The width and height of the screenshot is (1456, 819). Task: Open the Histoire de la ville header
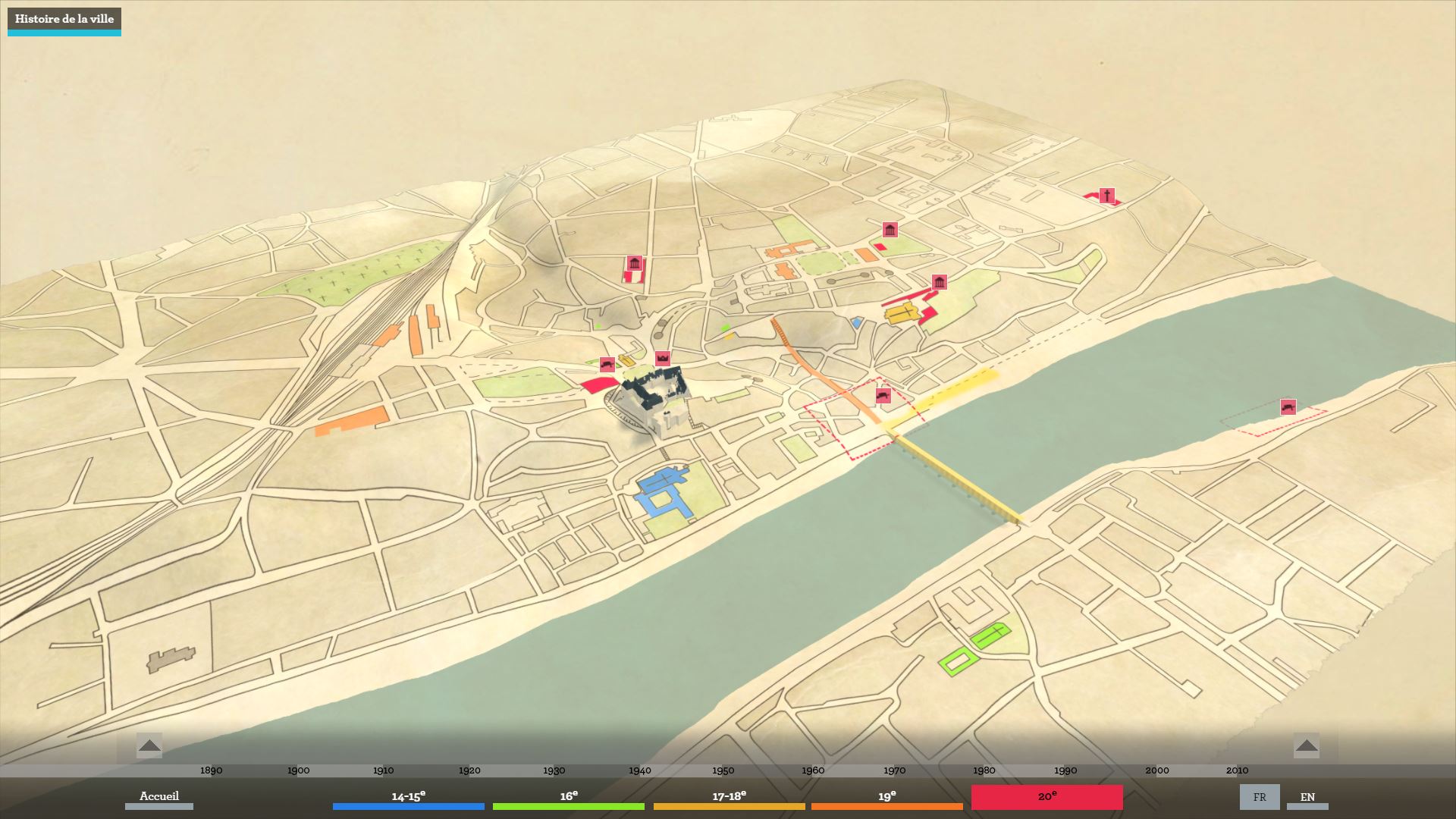point(64,20)
